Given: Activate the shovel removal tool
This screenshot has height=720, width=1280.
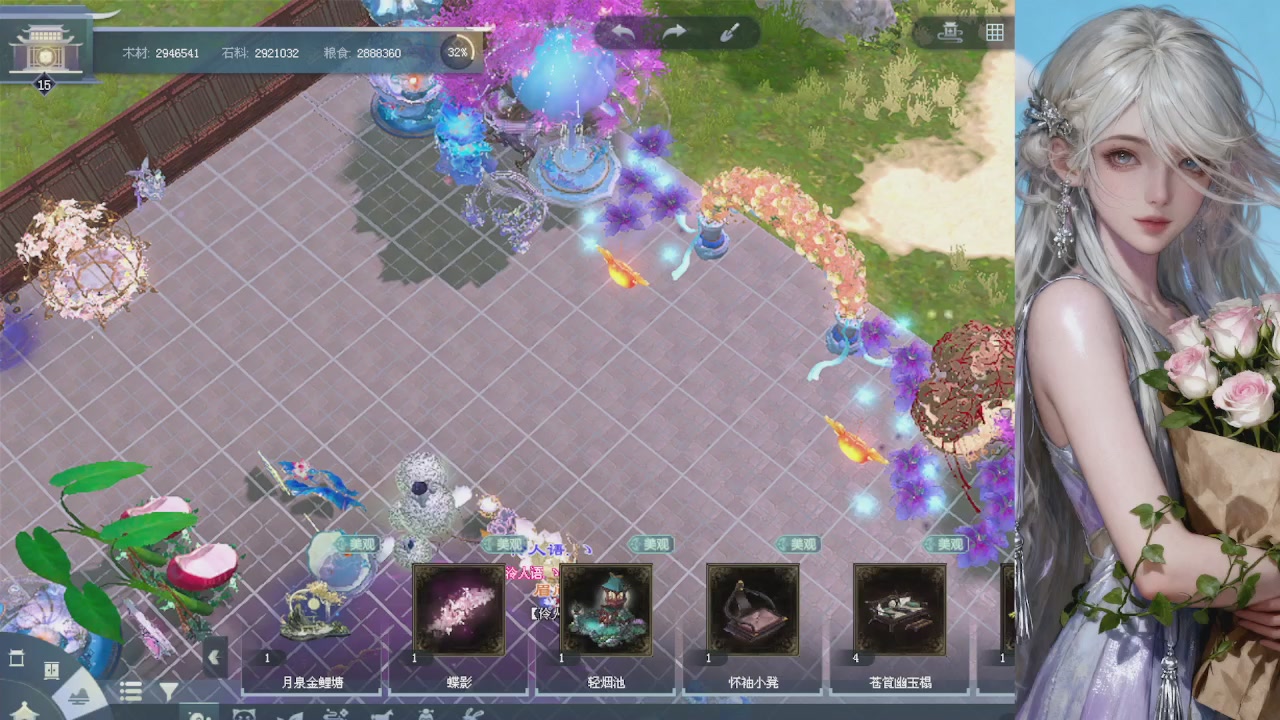Looking at the screenshot, I should (x=730, y=32).
